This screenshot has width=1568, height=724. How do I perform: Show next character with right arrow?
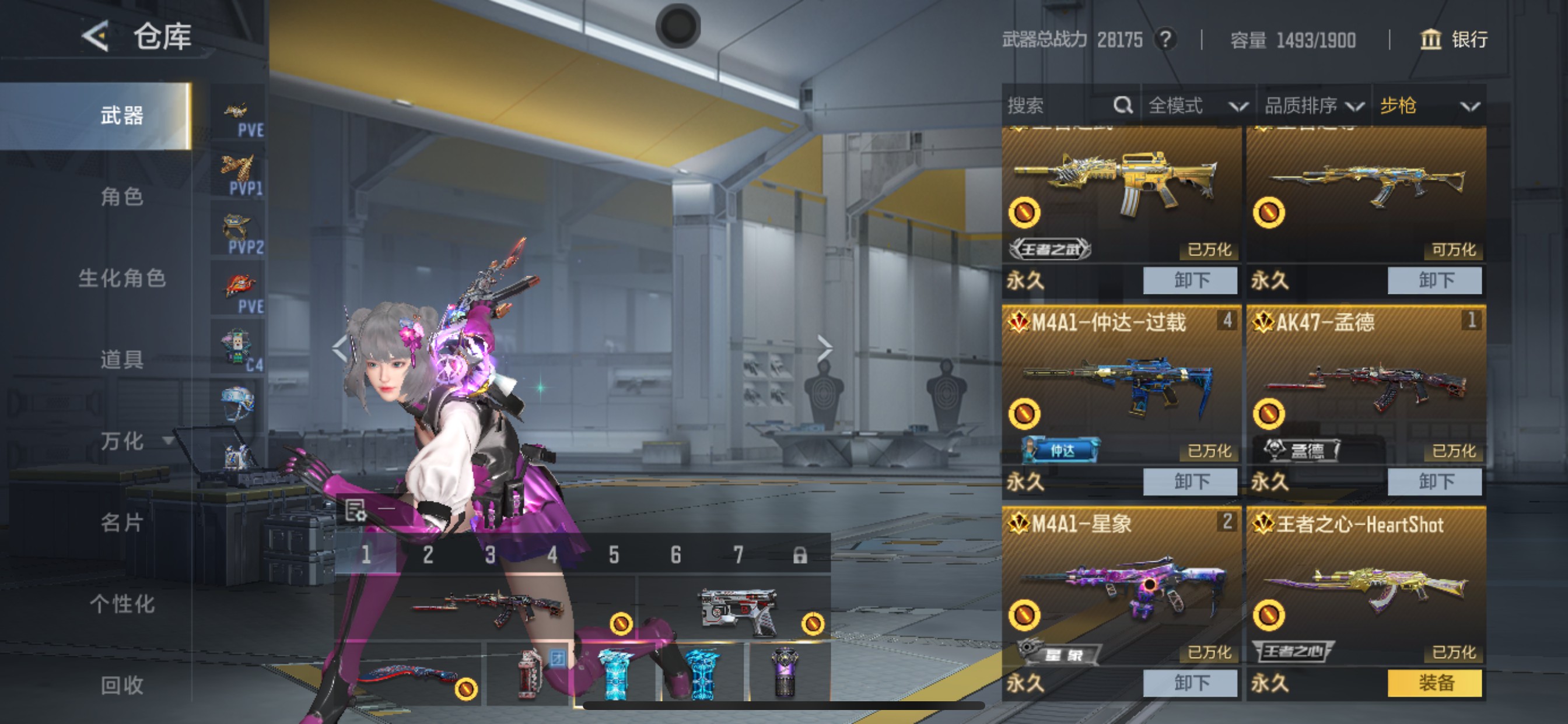tap(824, 348)
